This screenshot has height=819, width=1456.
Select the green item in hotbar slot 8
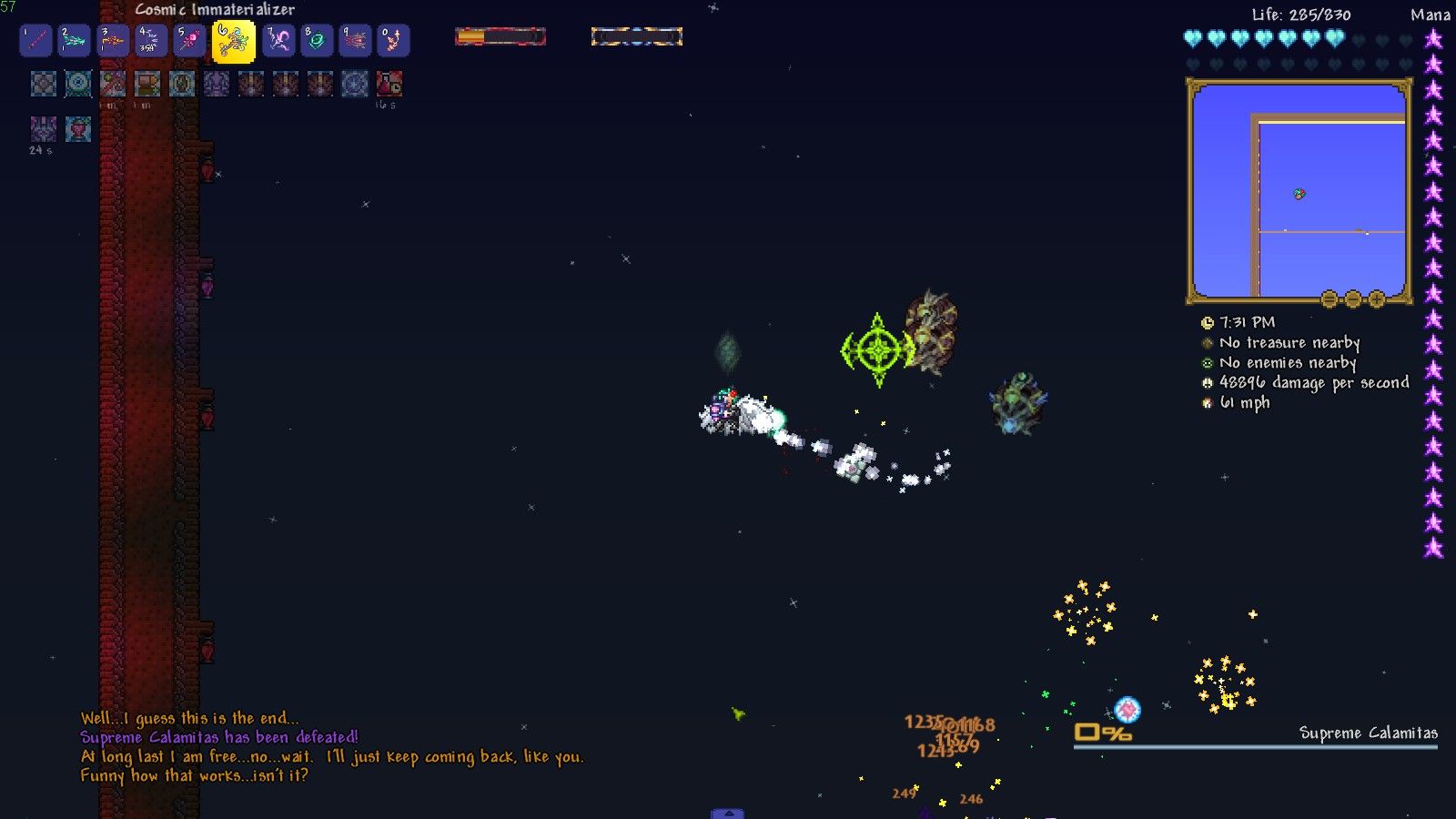tap(317, 40)
